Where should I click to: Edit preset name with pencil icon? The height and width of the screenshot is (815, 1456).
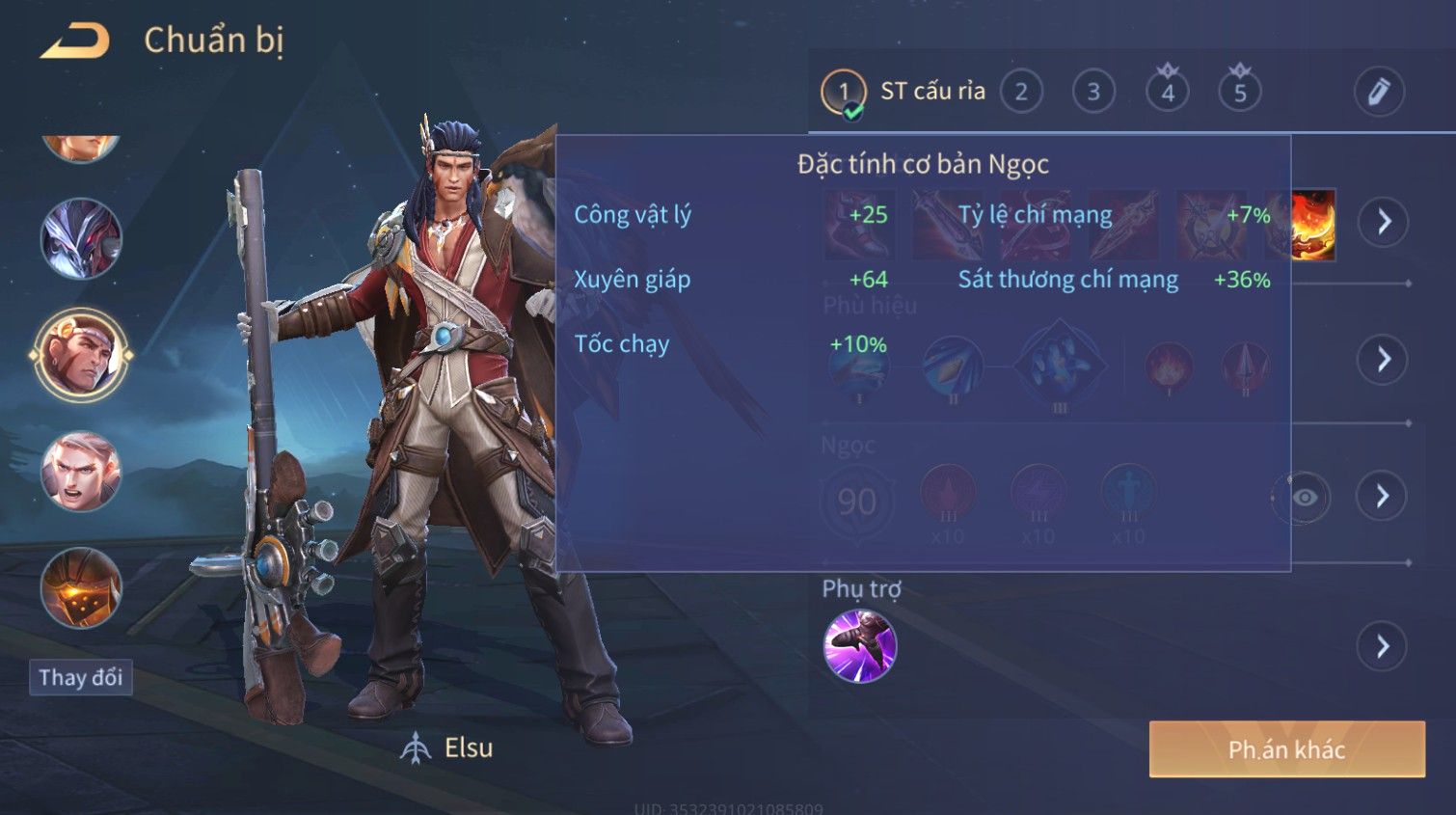(1379, 92)
